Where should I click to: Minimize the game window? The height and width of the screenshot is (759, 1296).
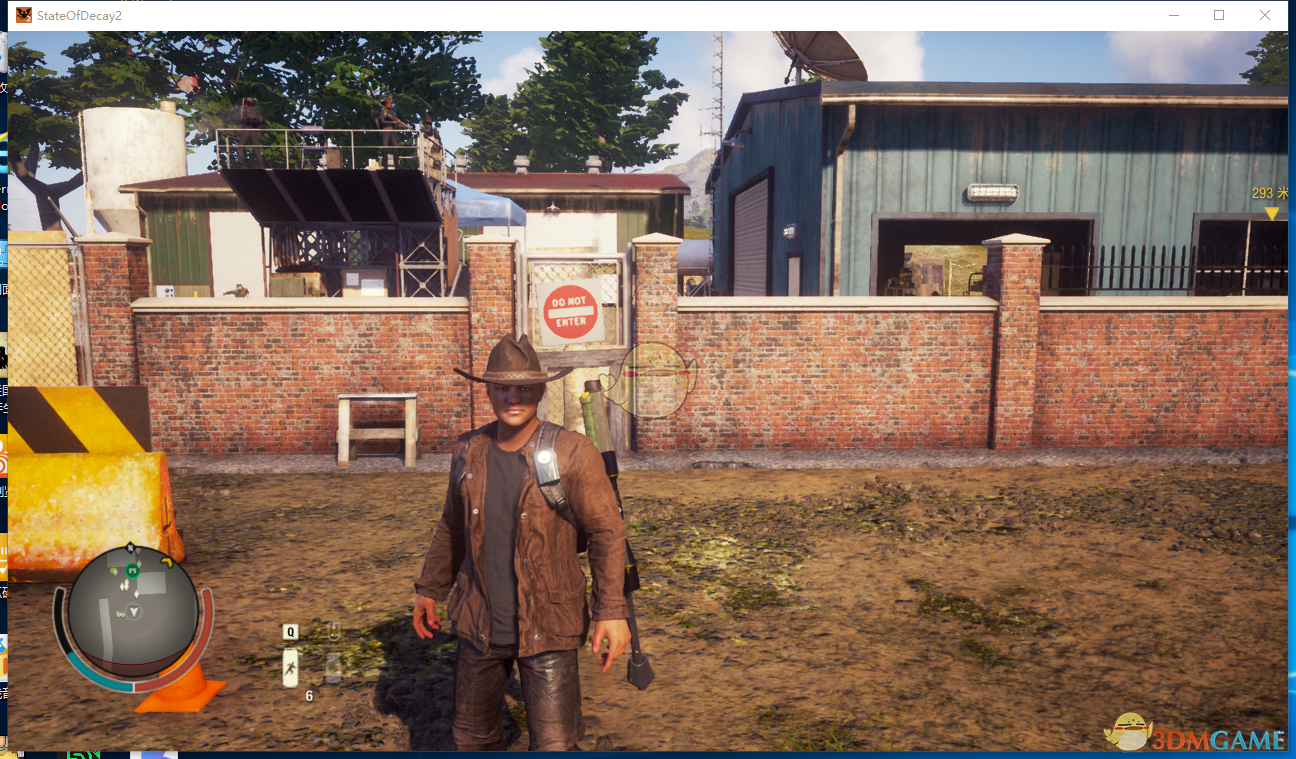(x=1173, y=15)
